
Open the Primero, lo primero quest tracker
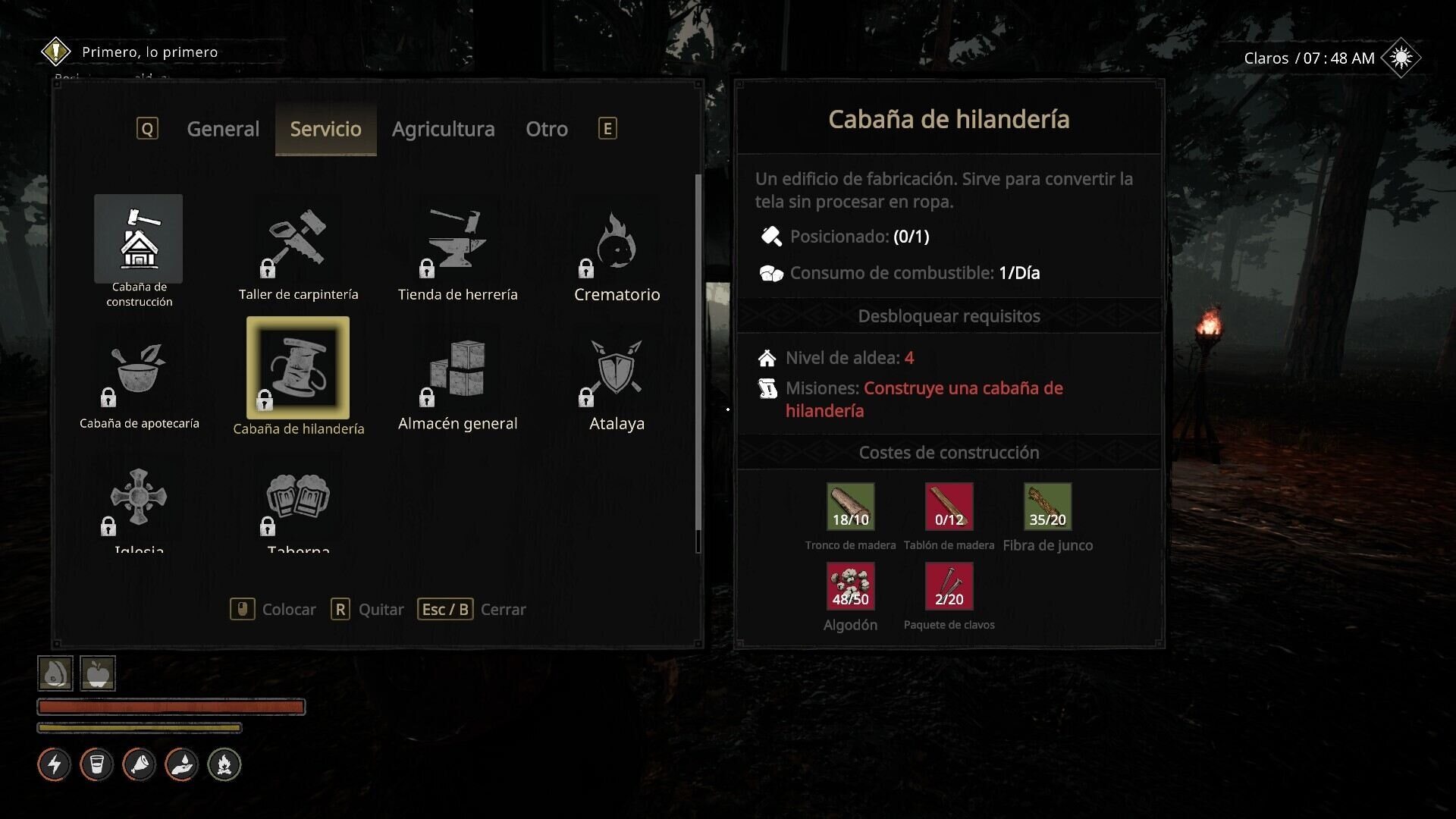pyautogui.click(x=149, y=52)
